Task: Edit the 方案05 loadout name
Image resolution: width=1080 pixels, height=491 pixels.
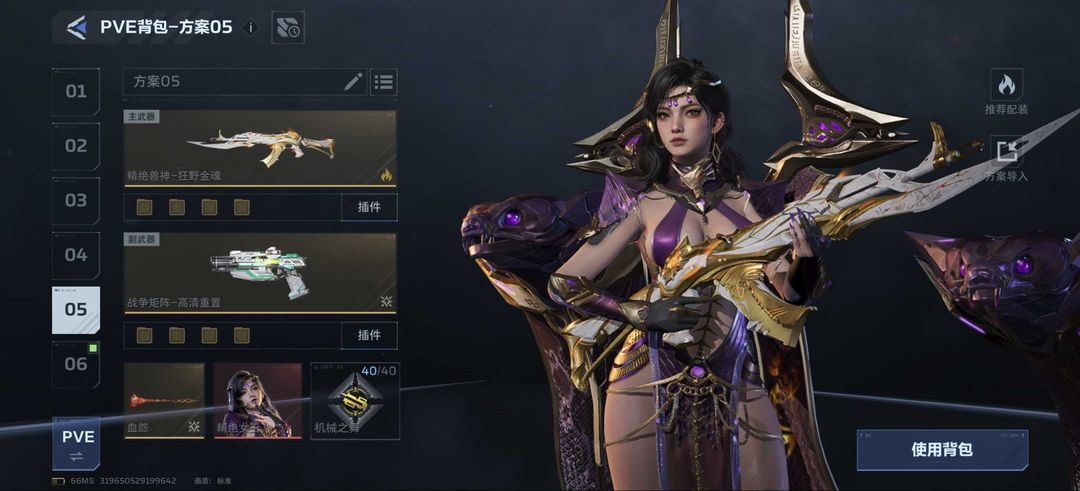Action: click(353, 82)
